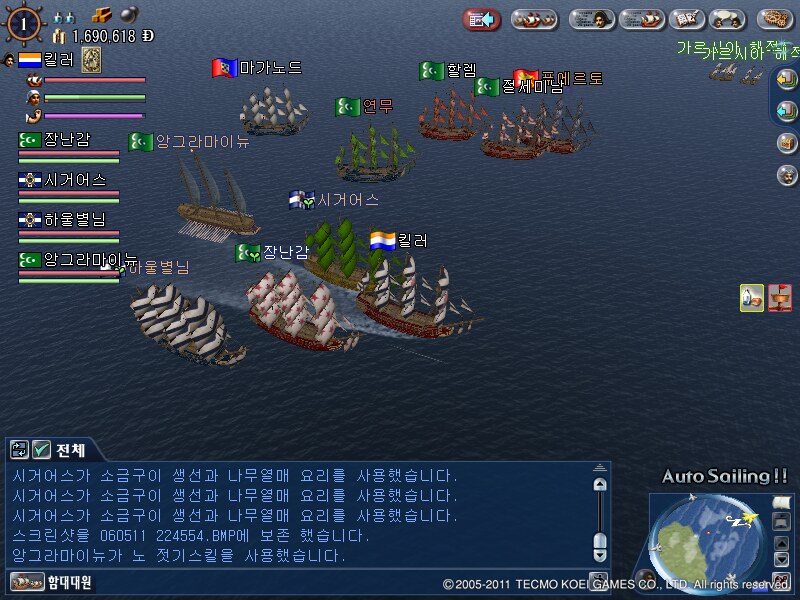Click the ship's wheel level emblem
Viewport: 800px width, 600px height.
pos(24,23)
